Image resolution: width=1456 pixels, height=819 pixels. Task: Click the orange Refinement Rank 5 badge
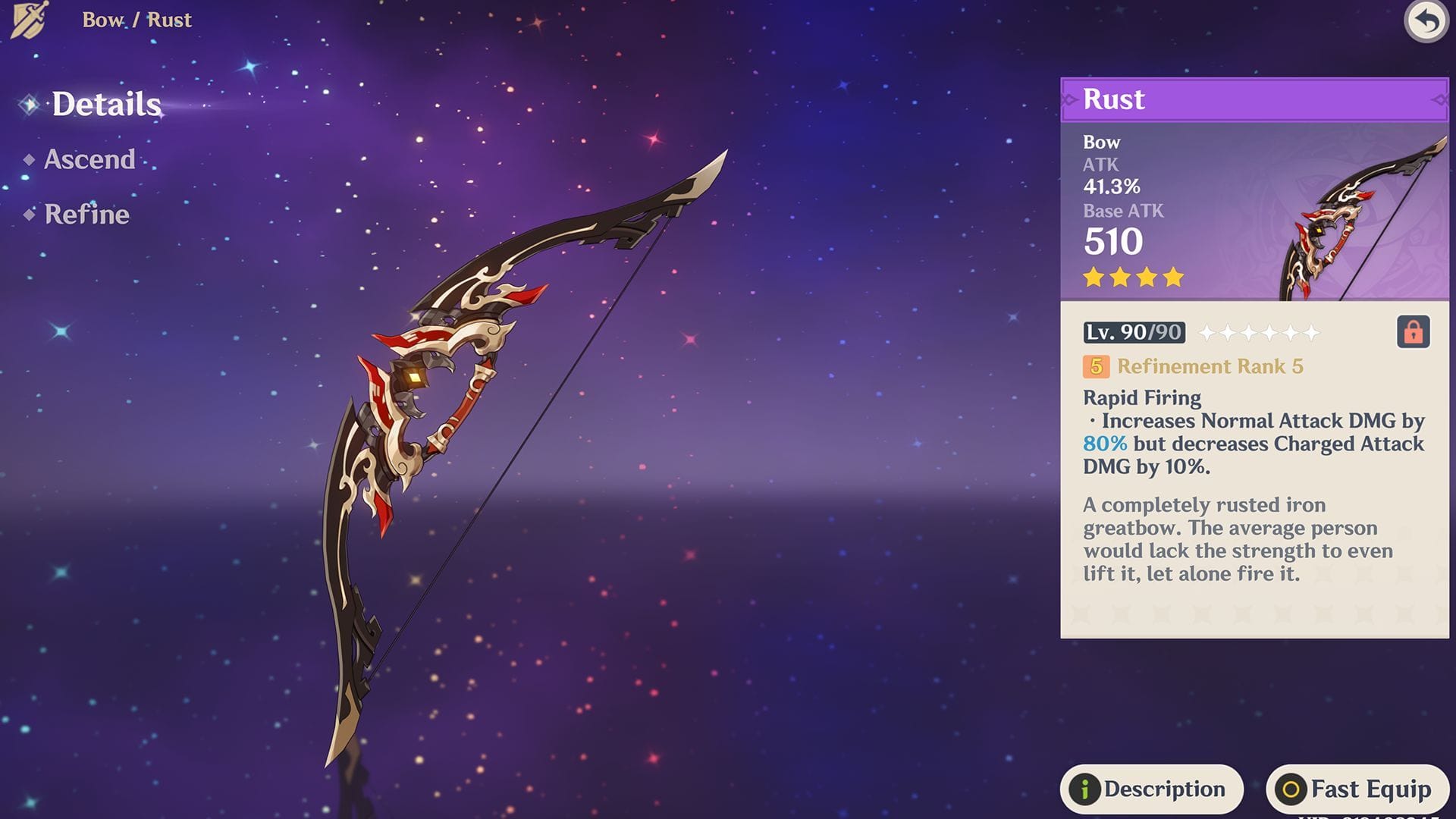pyautogui.click(x=1095, y=367)
